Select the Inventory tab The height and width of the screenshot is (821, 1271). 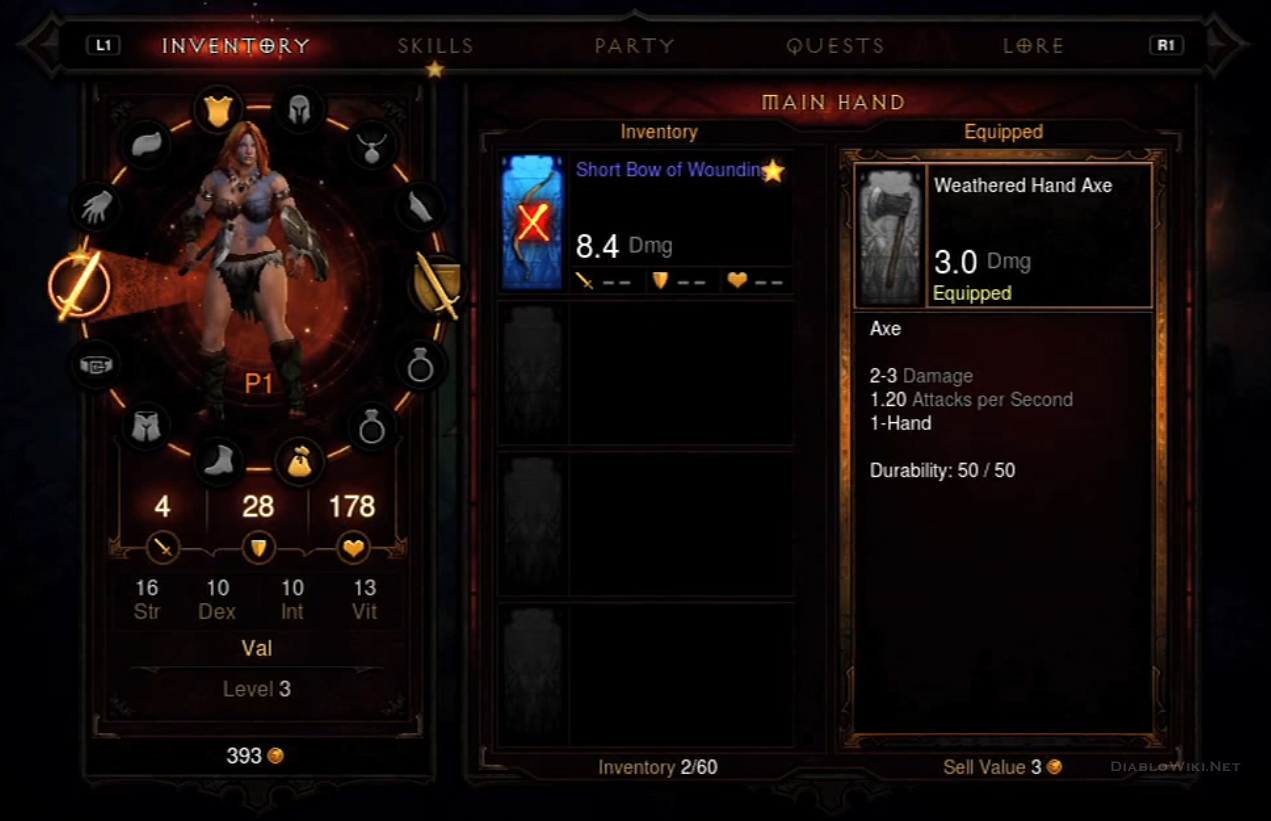pos(236,46)
